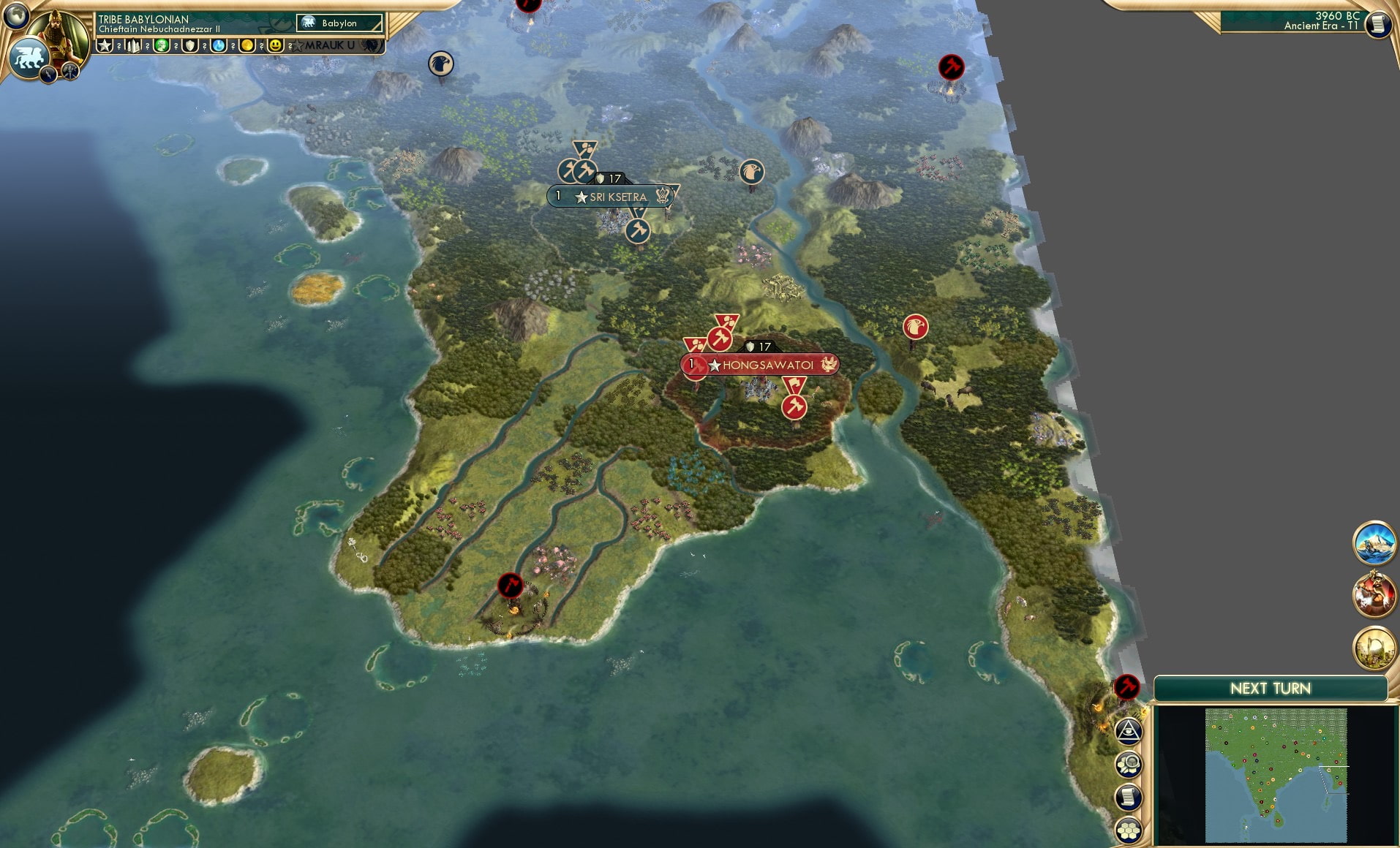Click Chieftain Nebuchadnezzar II leader portrait

[x=57, y=31]
